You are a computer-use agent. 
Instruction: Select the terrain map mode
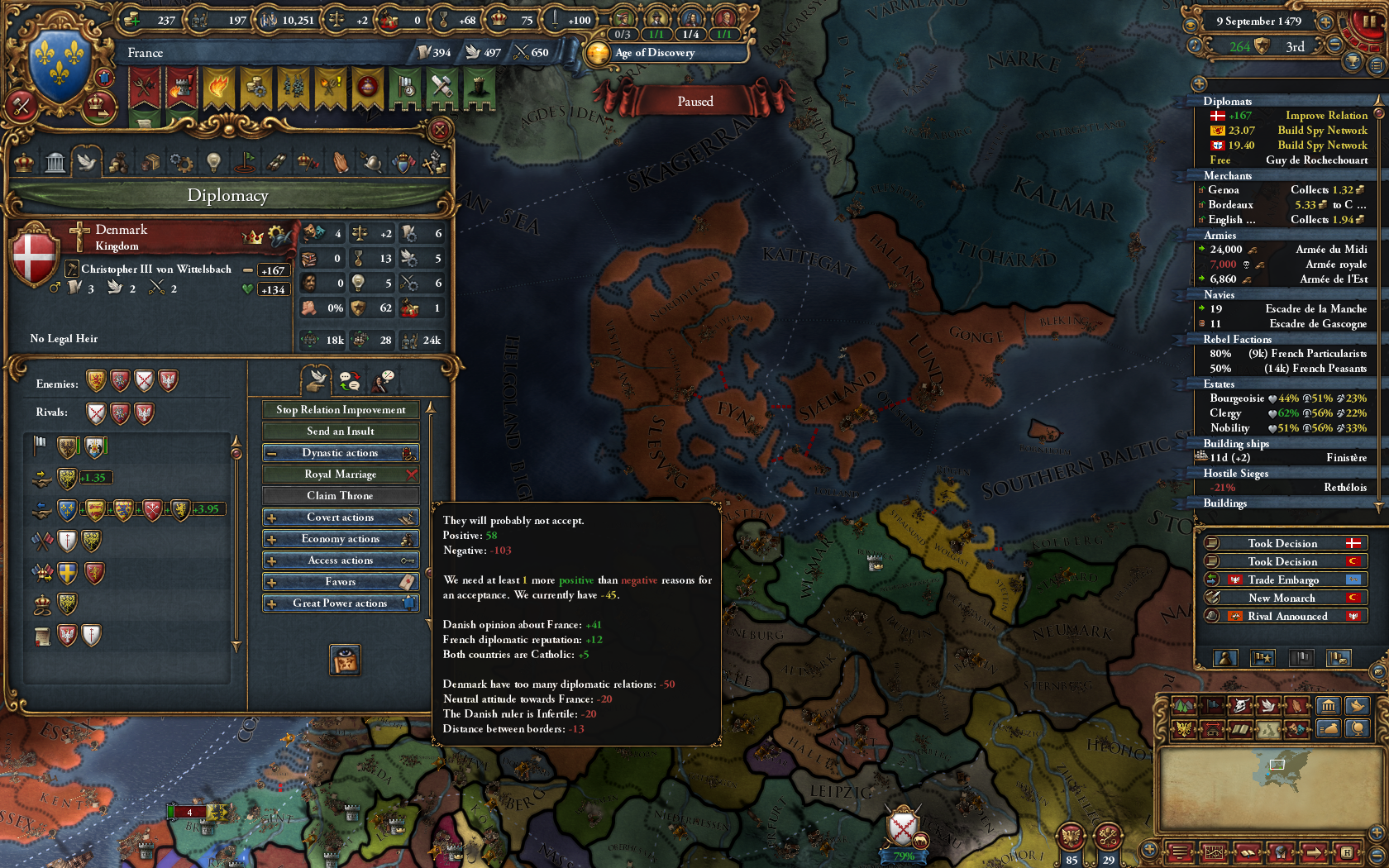click(1183, 705)
